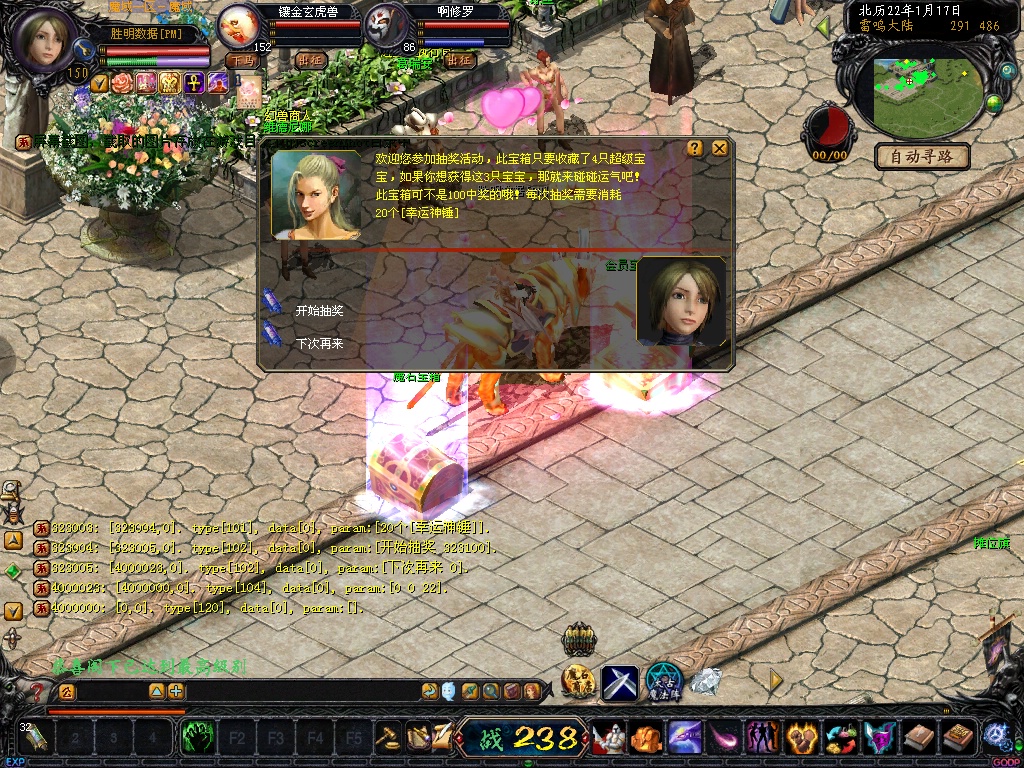Click the 下马 dismount button
This screenshot has height=768, width=1024.
[x=241, y=60]
